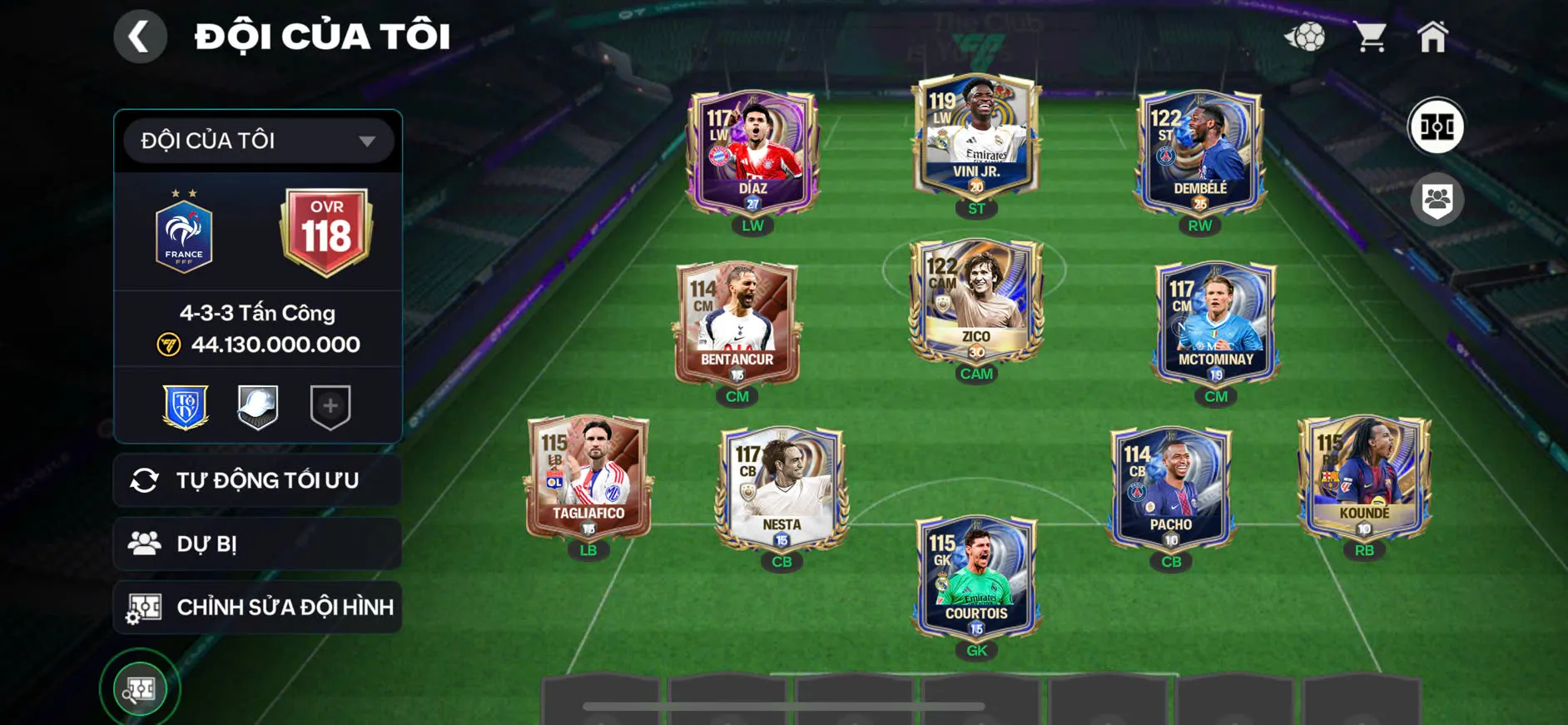Image resolution: width=1568 pixels, height=725 pixels.
Task: Select McTominay CM card
Action: pyautogui.click(x=1215, y=325)
